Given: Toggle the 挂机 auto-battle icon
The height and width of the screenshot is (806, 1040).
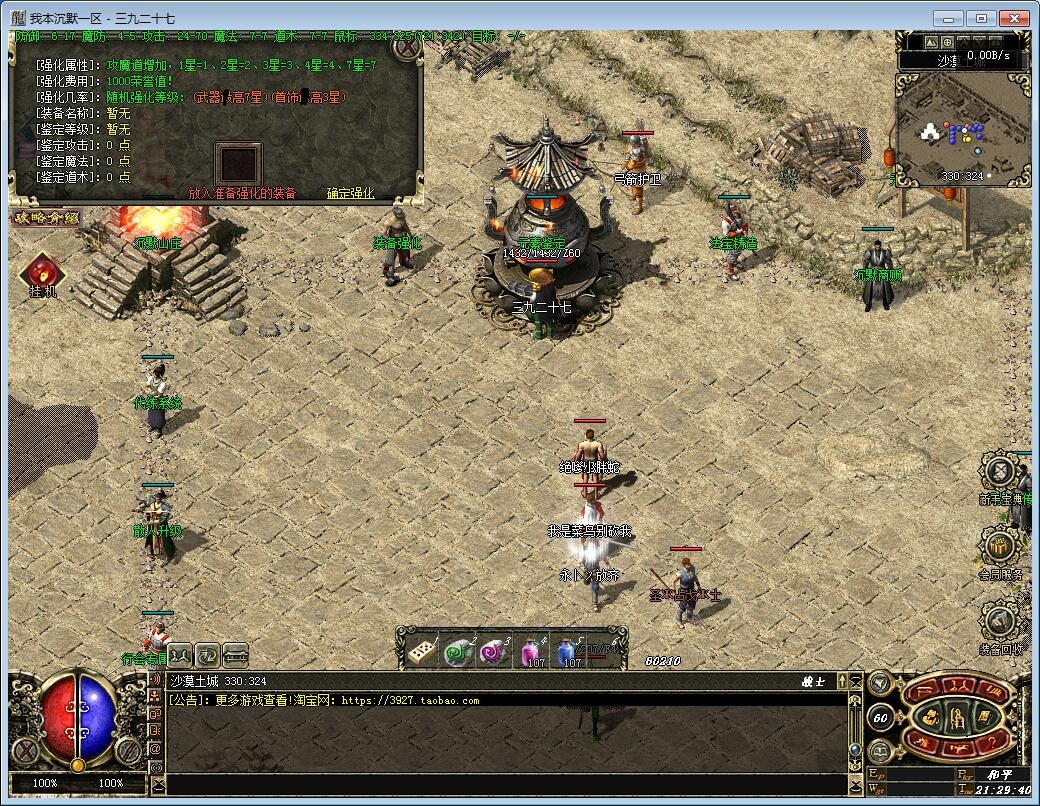Looking at the screenshot, I should (43, 274).
